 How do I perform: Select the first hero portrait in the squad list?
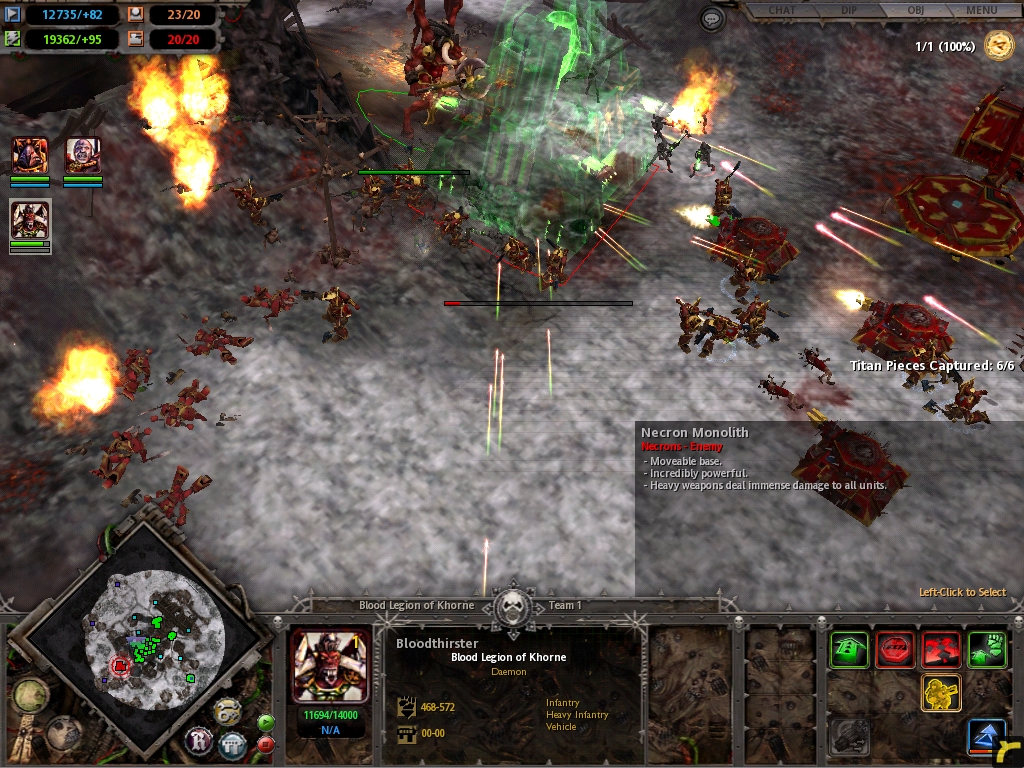click(30, 156)
